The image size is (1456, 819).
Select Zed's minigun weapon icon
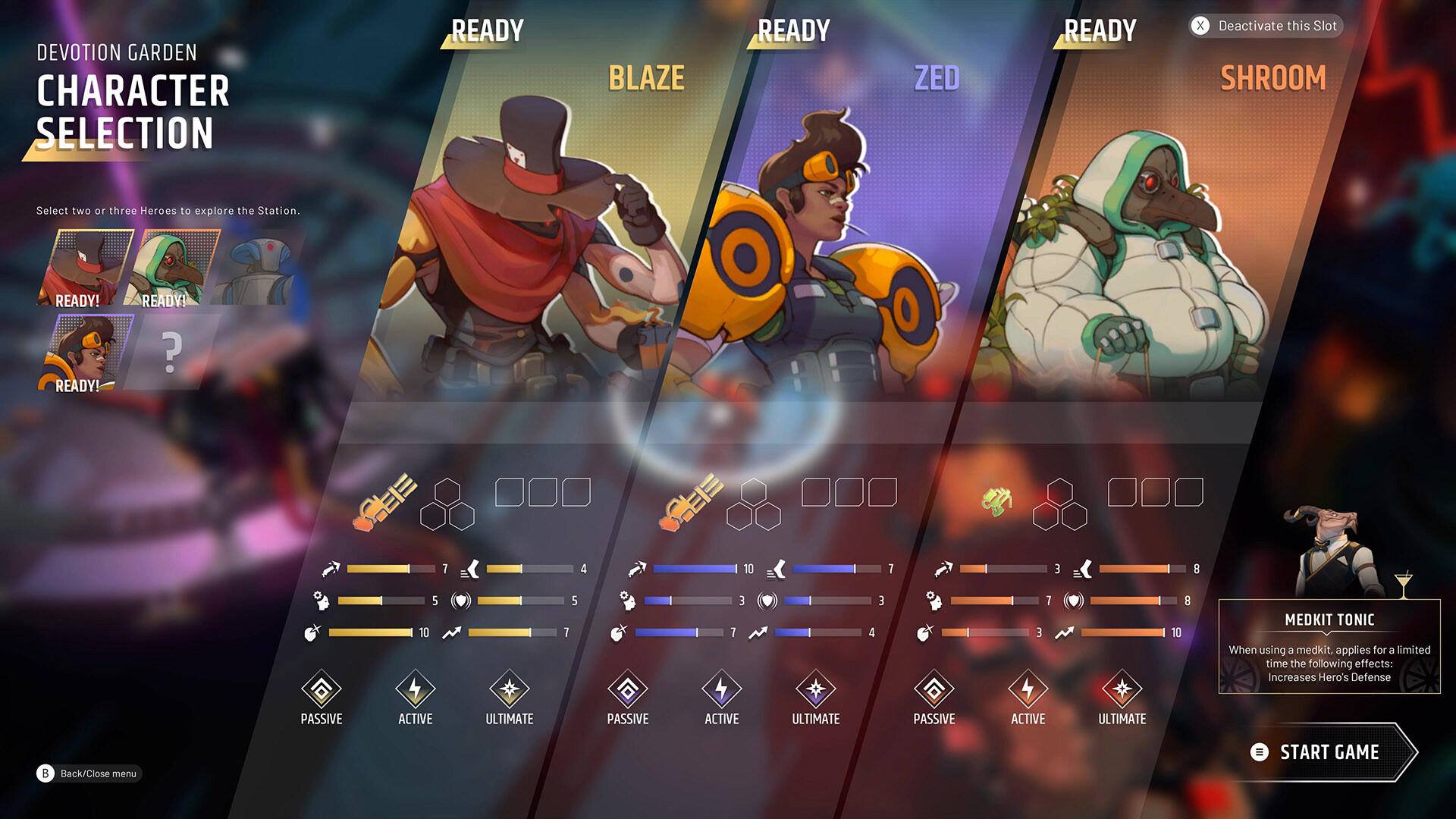tap(690, 502)
